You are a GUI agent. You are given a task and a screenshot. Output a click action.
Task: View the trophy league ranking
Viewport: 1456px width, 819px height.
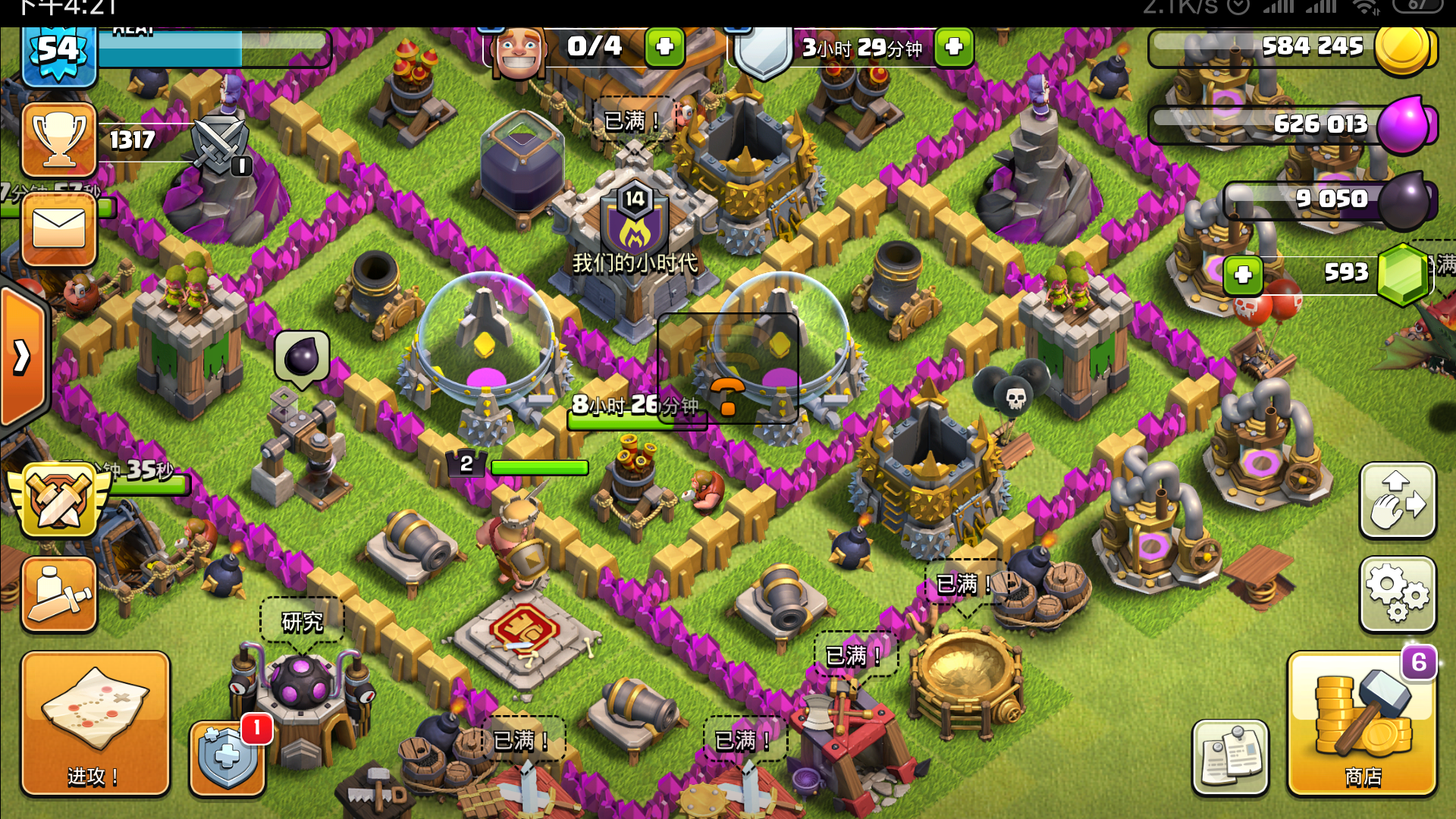59,140
